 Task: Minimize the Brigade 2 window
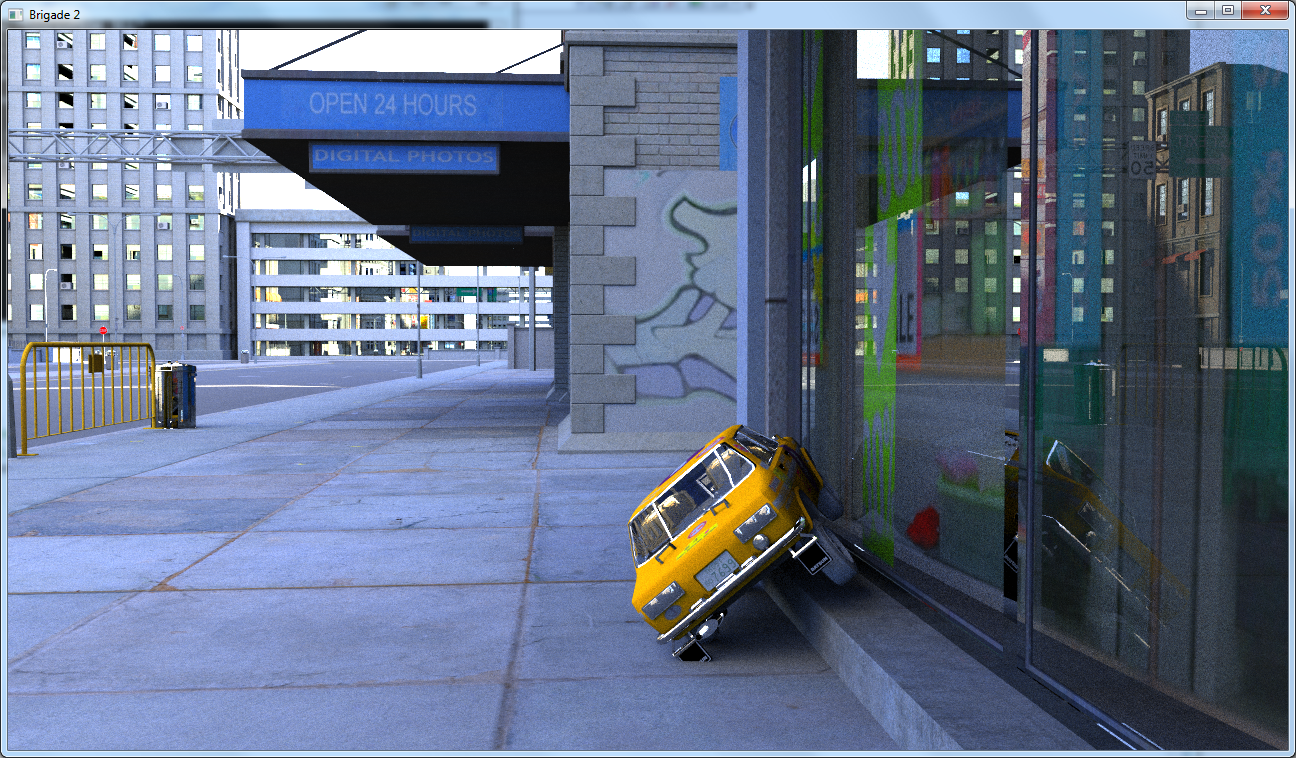(x=1199, y=10)
